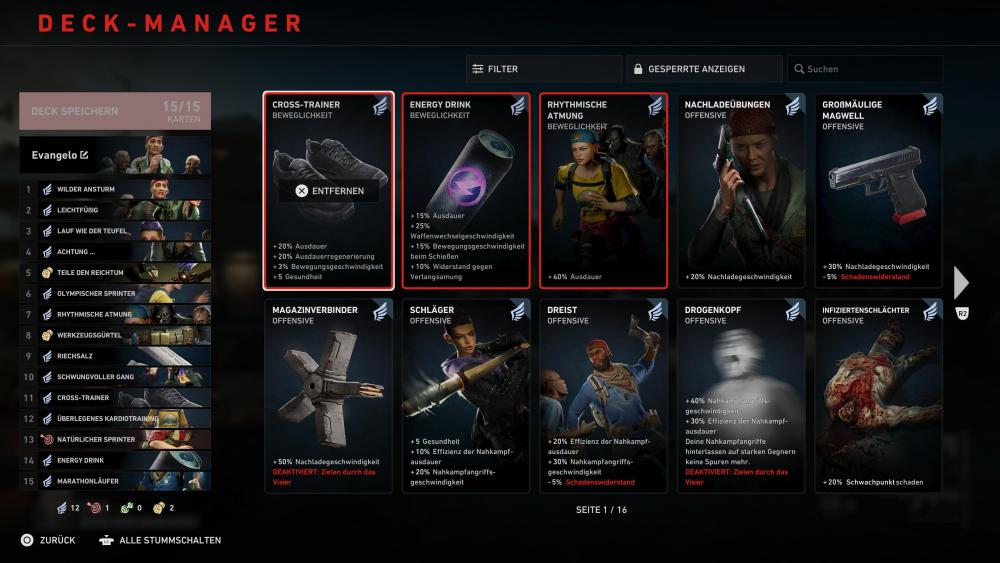The width and height of the screenshot is (1000, 563).
Task: Select the Dreist card
Action: (x=603, y=395)
